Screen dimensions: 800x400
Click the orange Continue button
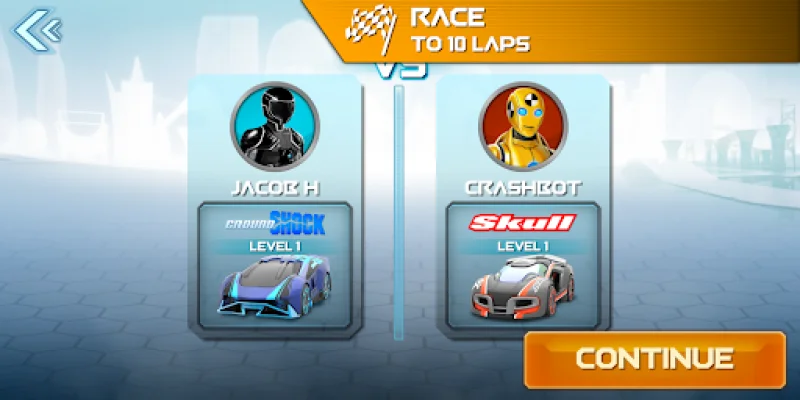tap(654, 358)
